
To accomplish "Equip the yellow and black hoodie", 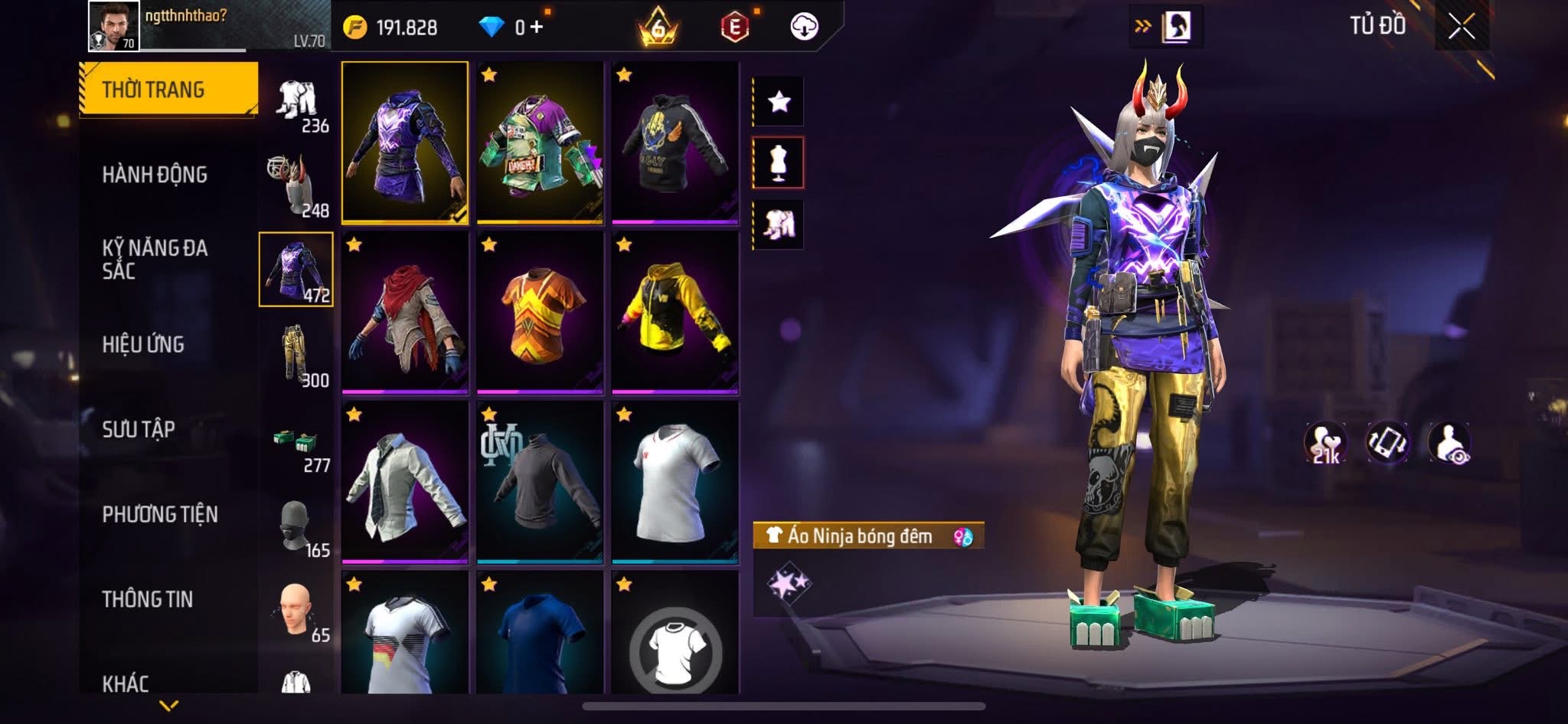I will pos(675,313).
